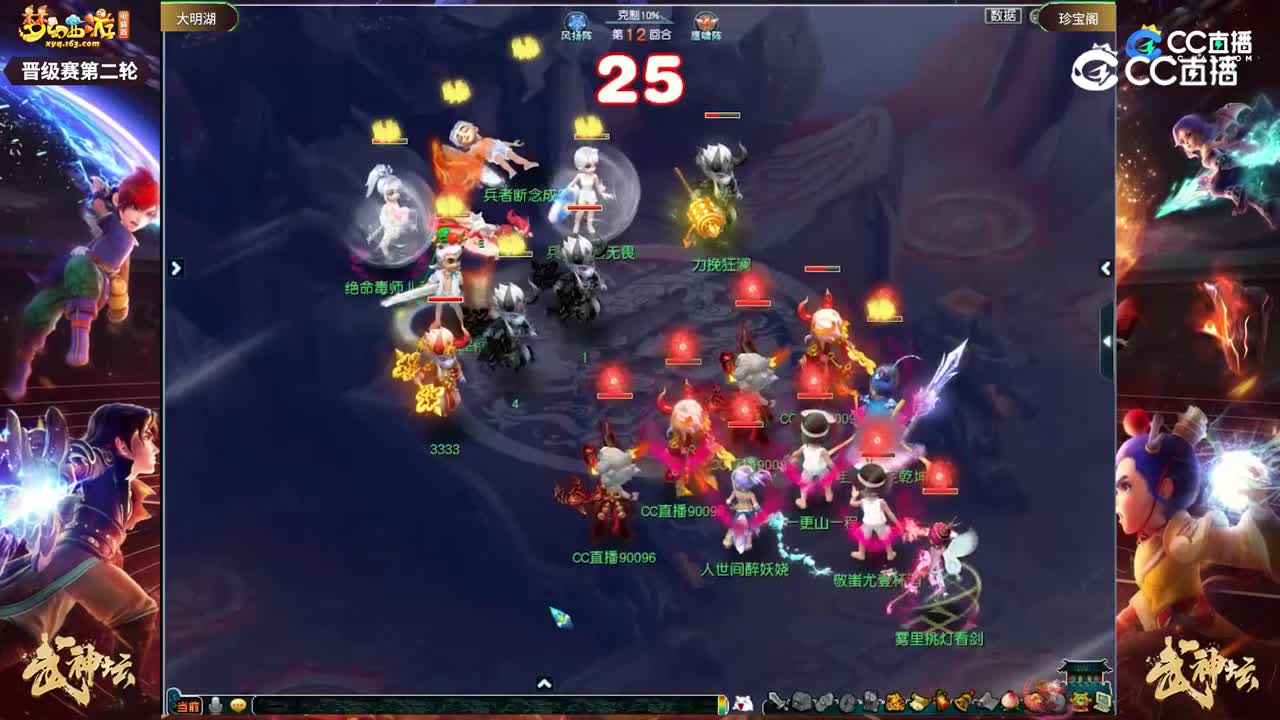The image size is (1280, 720).
Task: Expand the right side panel arrow
Action: [1106, 268]
